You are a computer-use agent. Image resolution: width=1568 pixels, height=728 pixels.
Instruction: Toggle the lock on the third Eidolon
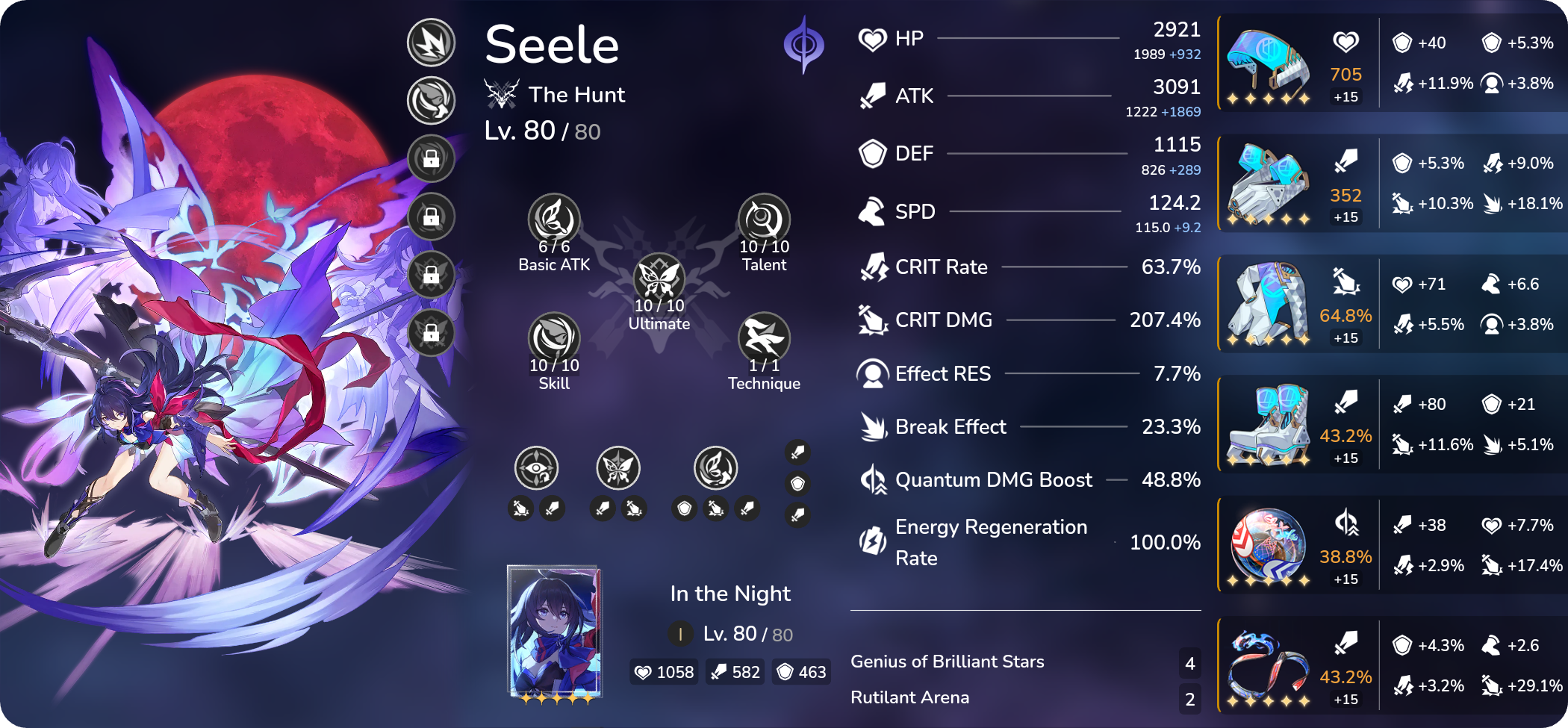430,159
